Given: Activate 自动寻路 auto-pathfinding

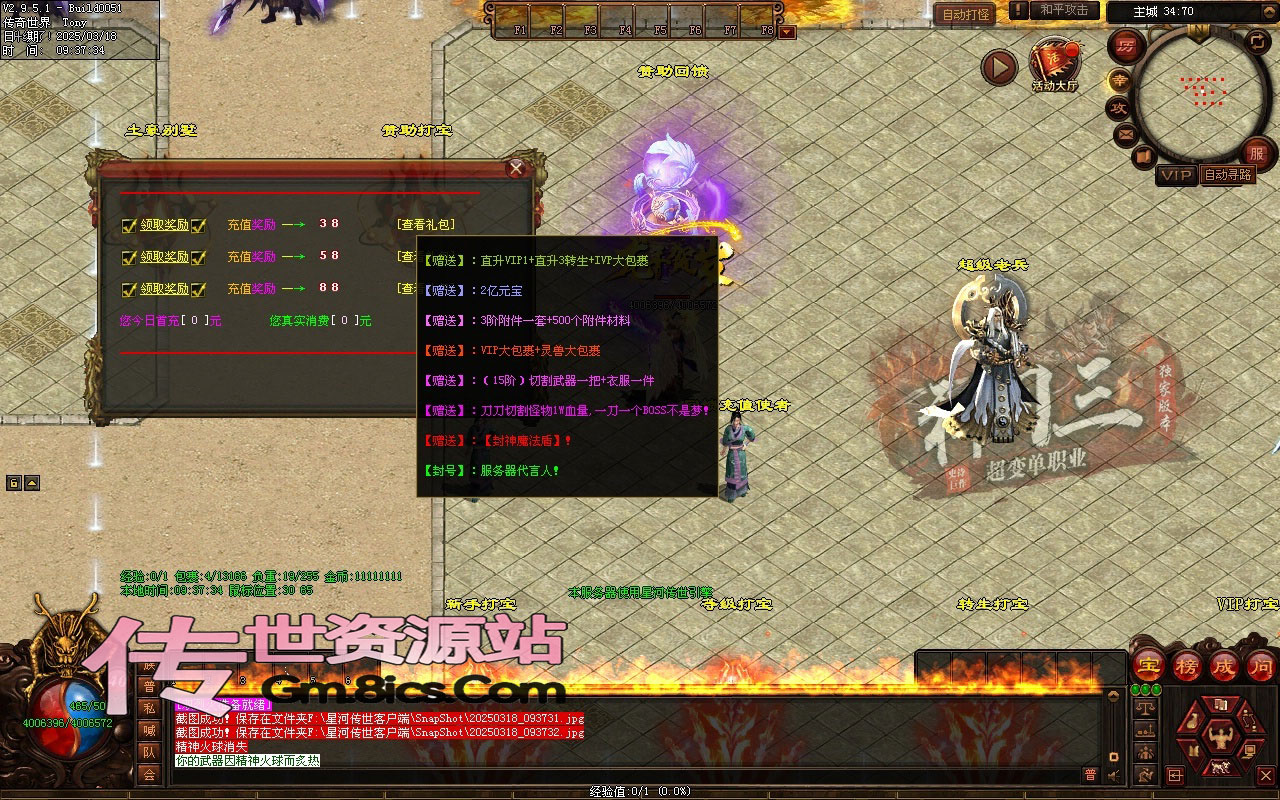Looking at the screenshot, I should coord(1228,175).
